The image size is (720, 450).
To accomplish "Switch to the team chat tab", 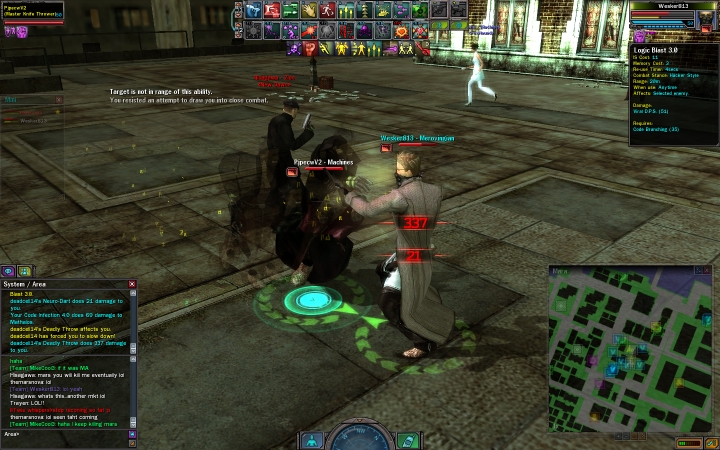I will 24,271.
